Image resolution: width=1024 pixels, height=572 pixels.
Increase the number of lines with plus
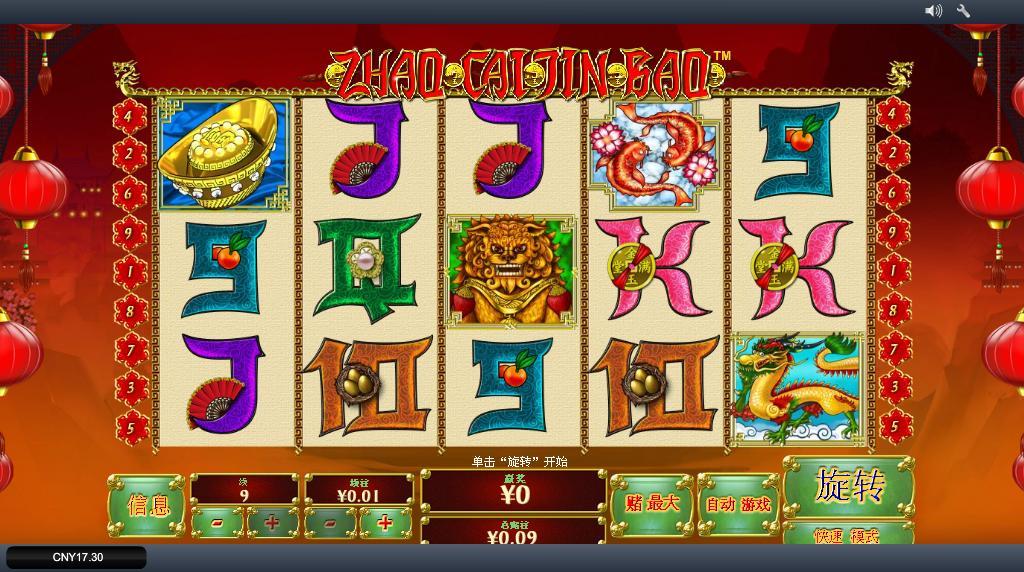pyautogui.click(x=272, y=522)
